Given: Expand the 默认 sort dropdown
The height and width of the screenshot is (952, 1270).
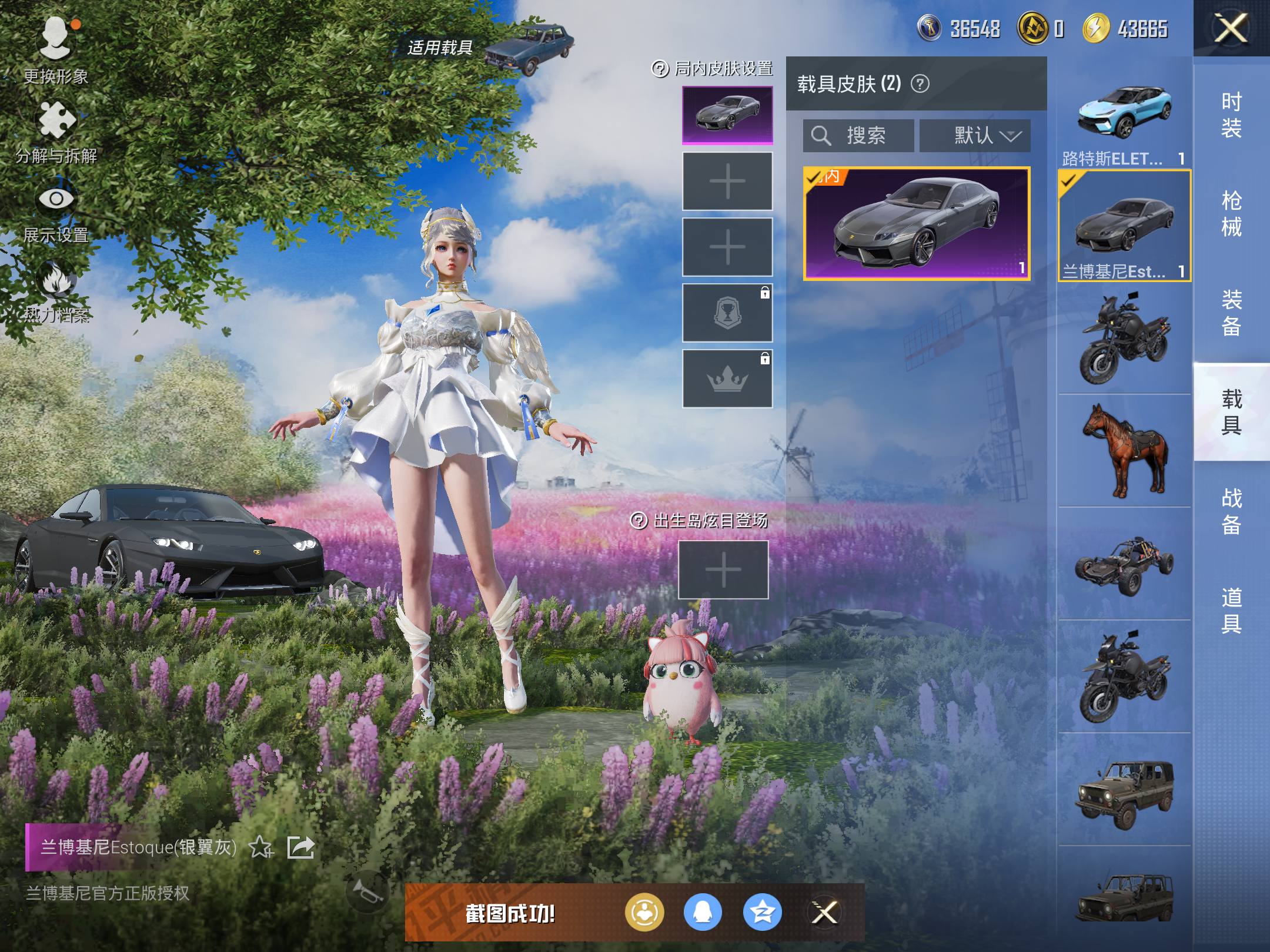Looking at the screenshot, I should coord(975,136).
